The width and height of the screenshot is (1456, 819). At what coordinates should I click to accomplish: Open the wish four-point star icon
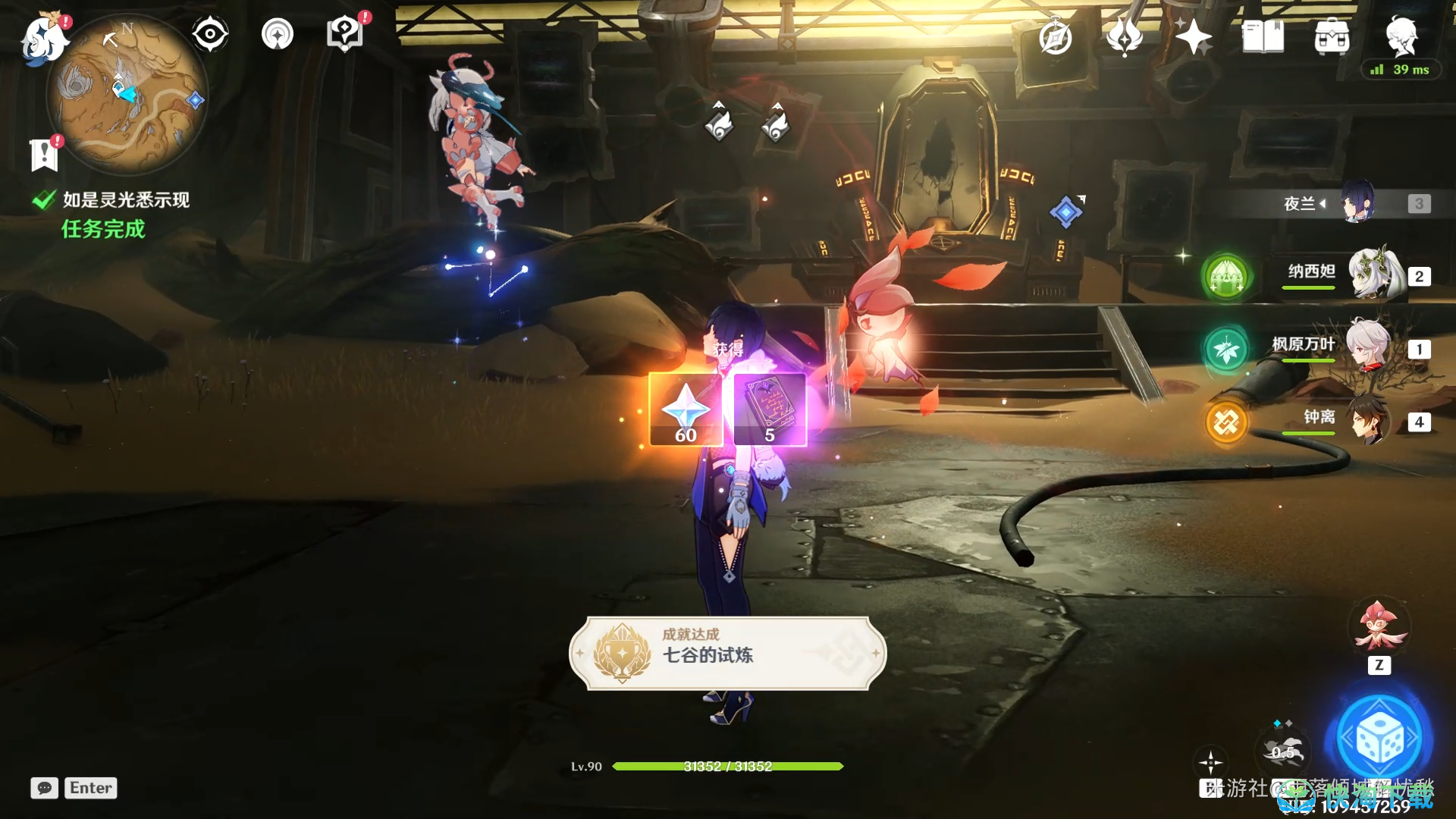click(1193, 36)
